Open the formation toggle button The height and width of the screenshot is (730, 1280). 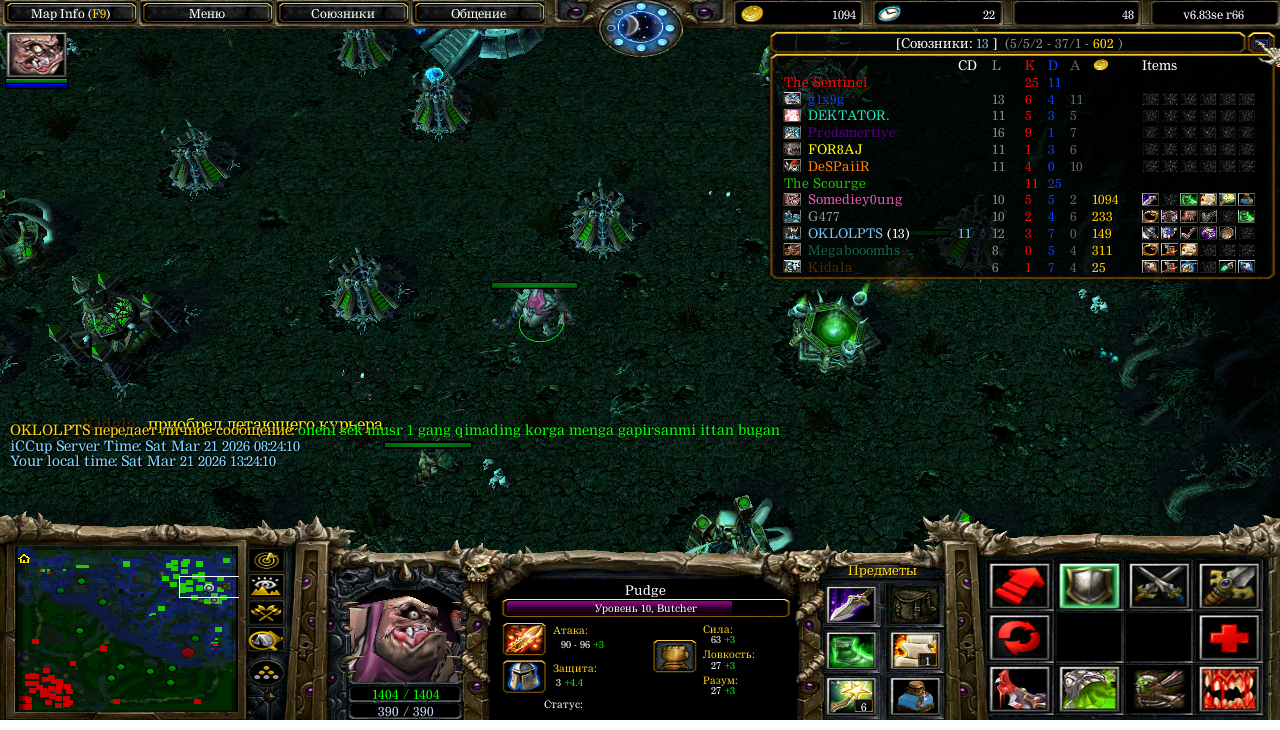tap(266, 672)
